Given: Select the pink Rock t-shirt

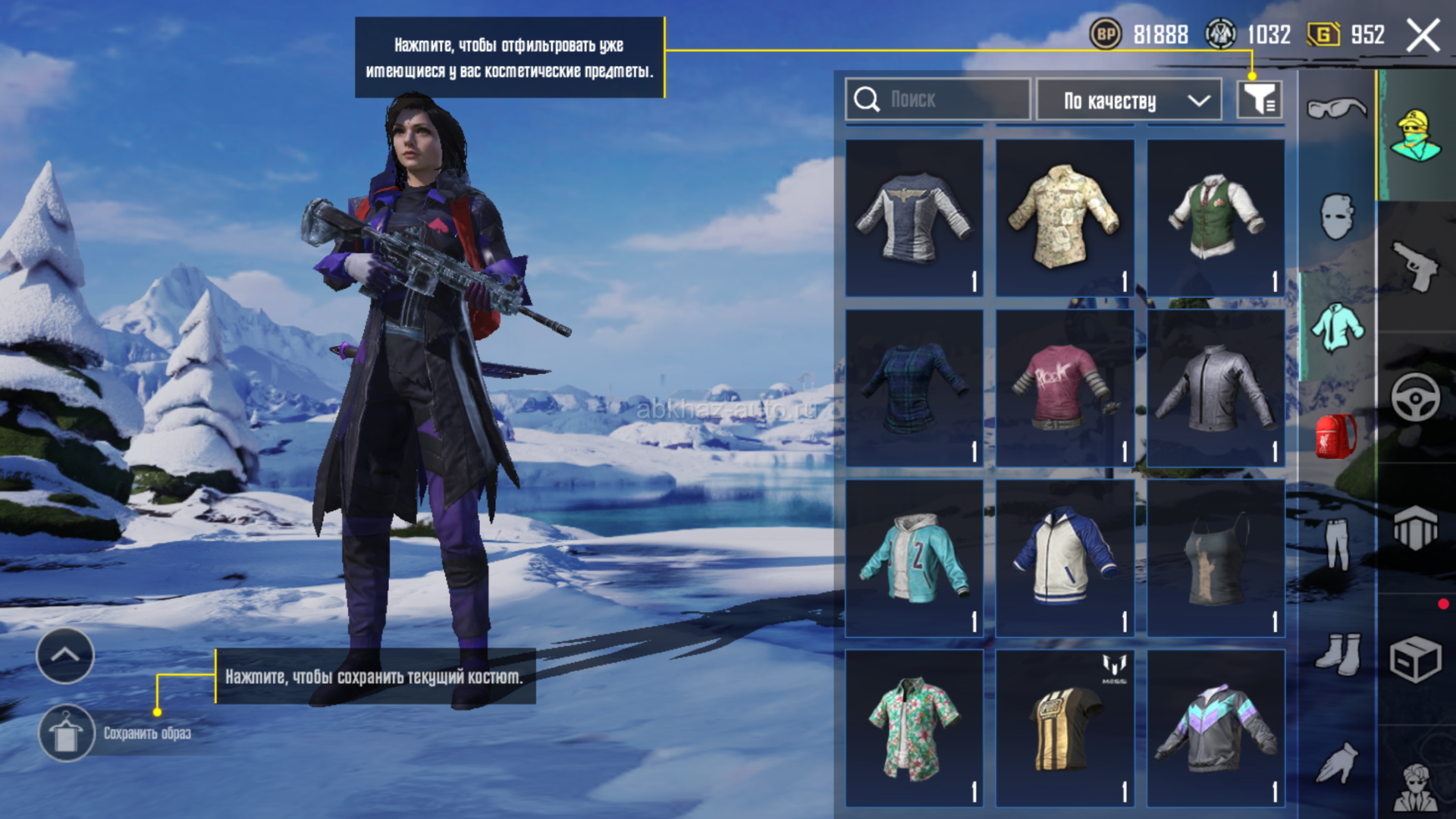Looking at the screenshot, I should pos(1065,388).
